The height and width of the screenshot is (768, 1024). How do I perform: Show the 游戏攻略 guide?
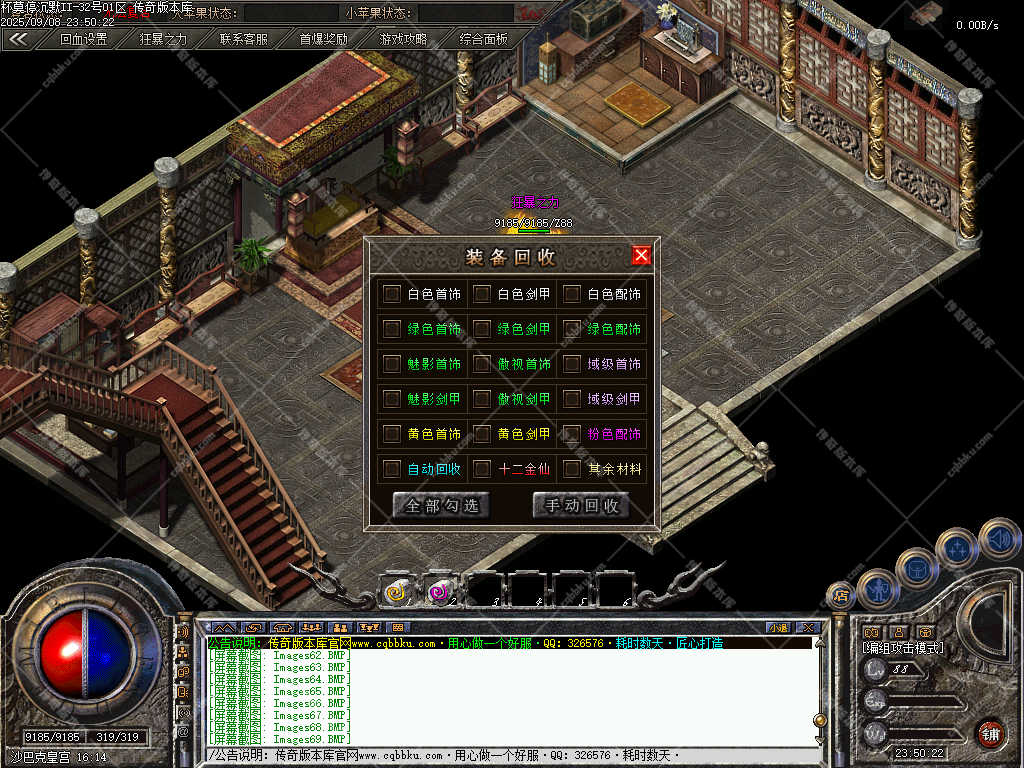pyautogui.click(x=403, y=40)
